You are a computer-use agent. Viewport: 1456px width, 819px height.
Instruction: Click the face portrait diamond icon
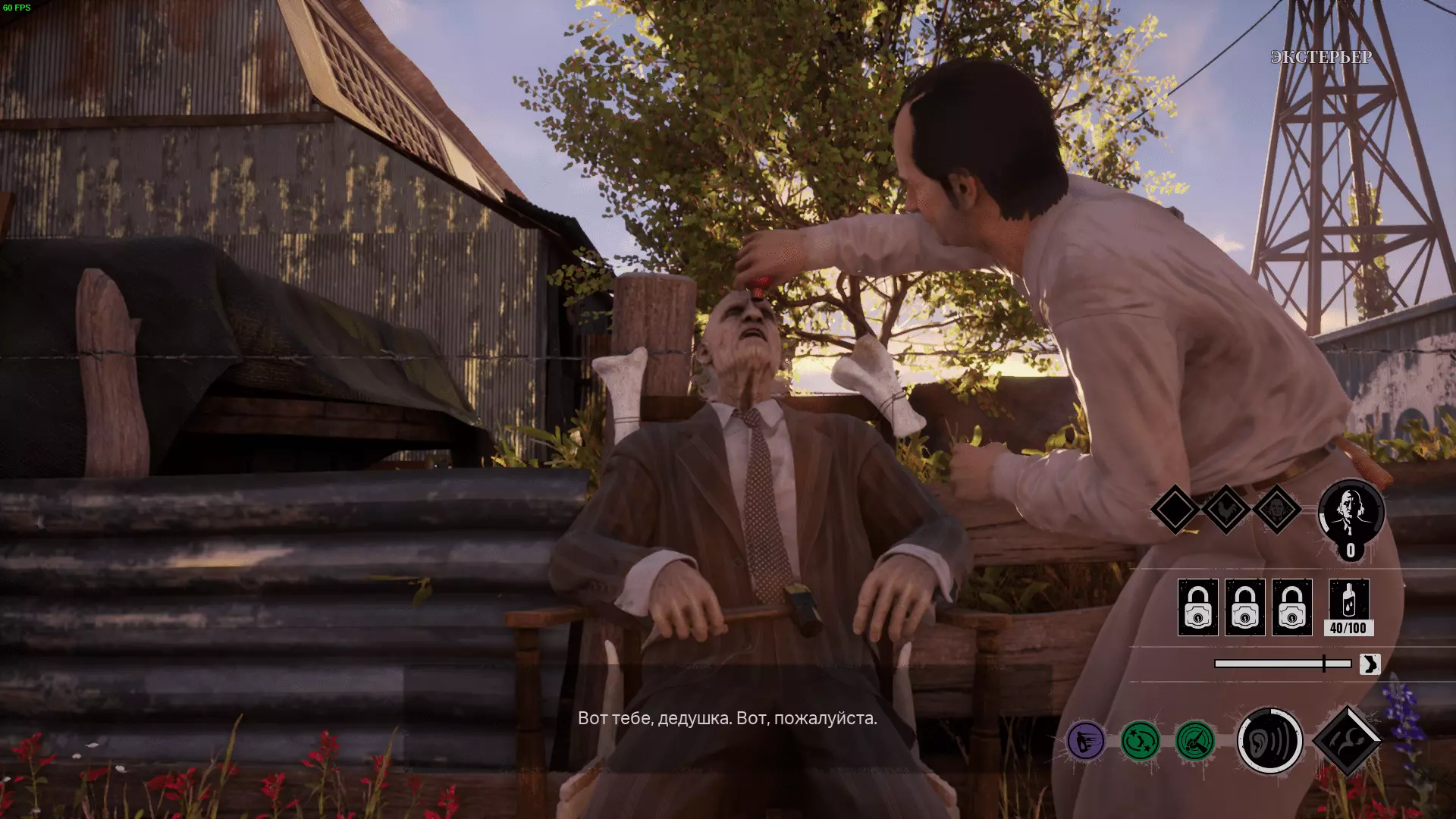[1277, 510]
